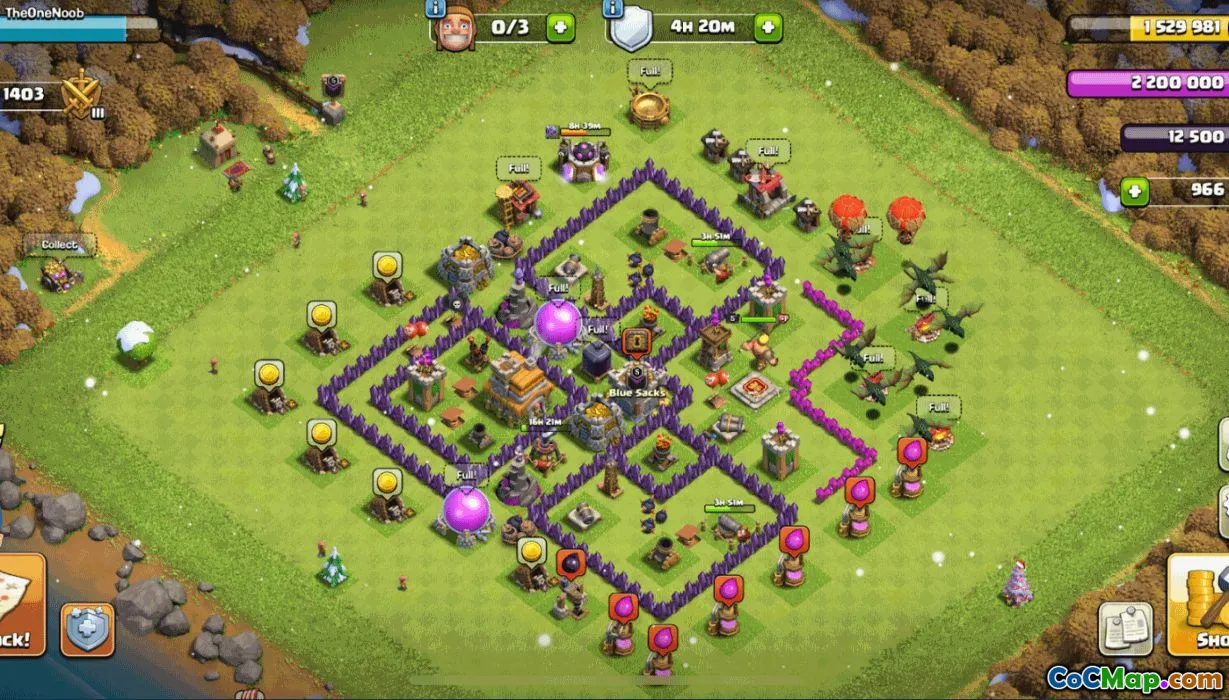Show shield info via the blue i icon
The width and height of the screenshot is (1229, 700).
612,9
